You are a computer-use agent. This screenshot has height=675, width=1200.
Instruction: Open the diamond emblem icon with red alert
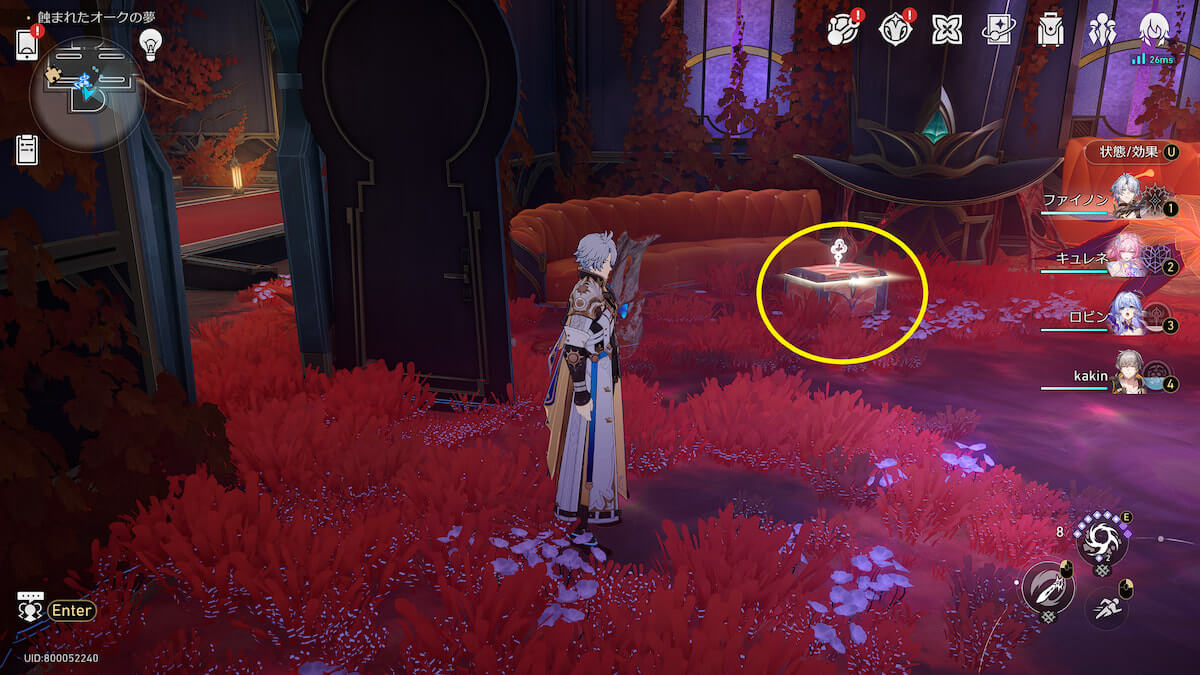tap(895, 30)
